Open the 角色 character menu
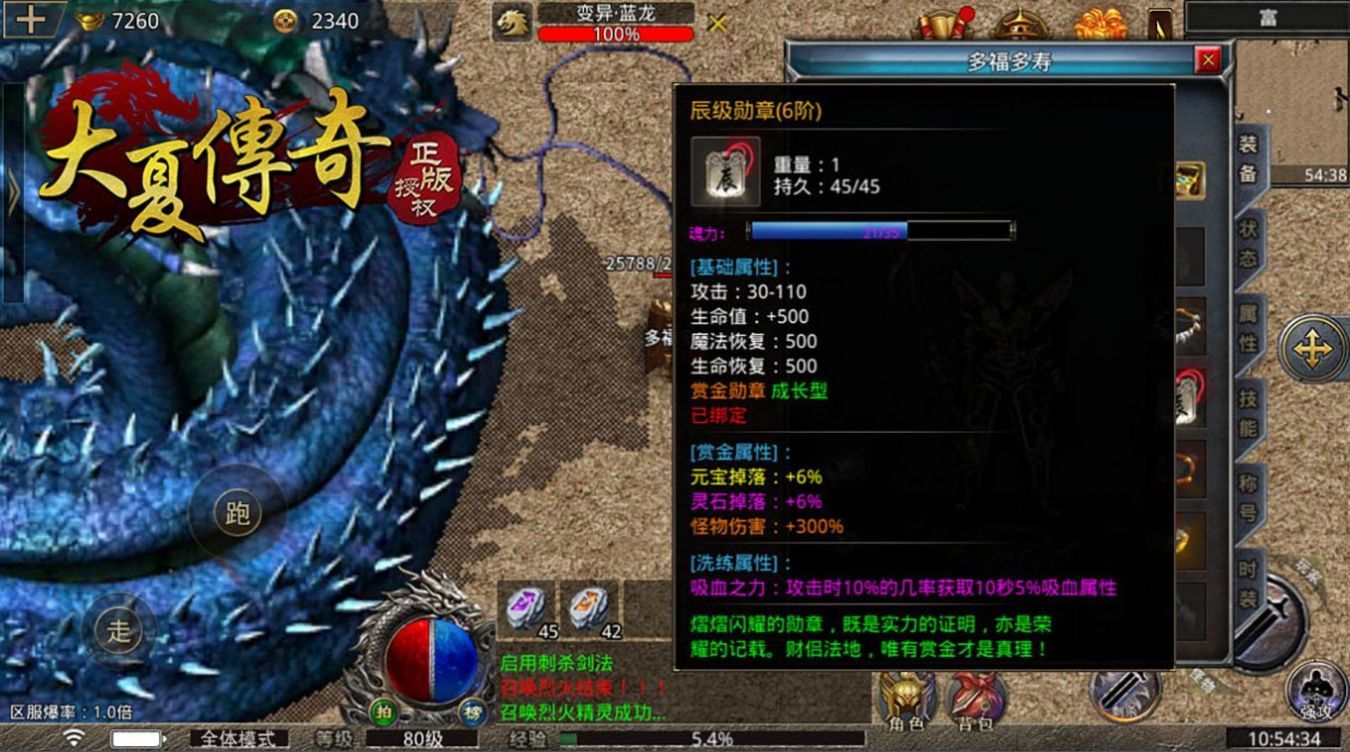Screen dimensions: 1350x752 903,700
